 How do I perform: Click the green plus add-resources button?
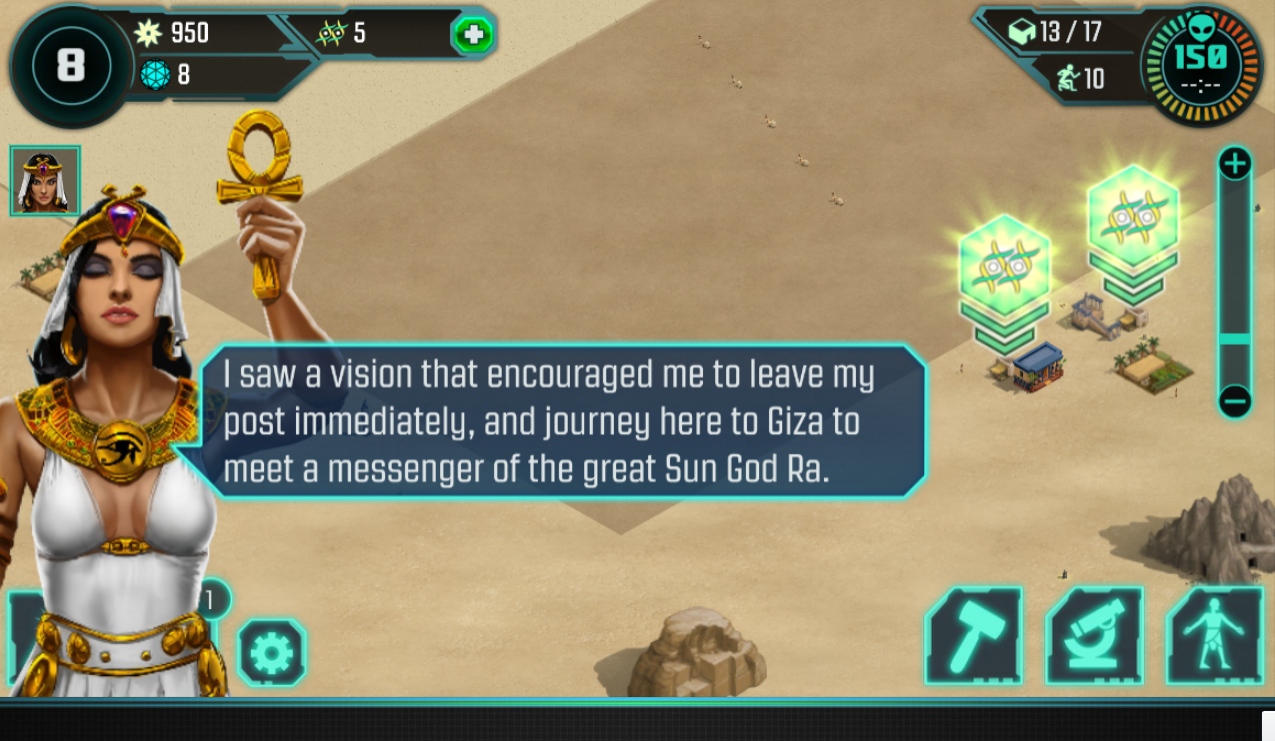point(473,36)
